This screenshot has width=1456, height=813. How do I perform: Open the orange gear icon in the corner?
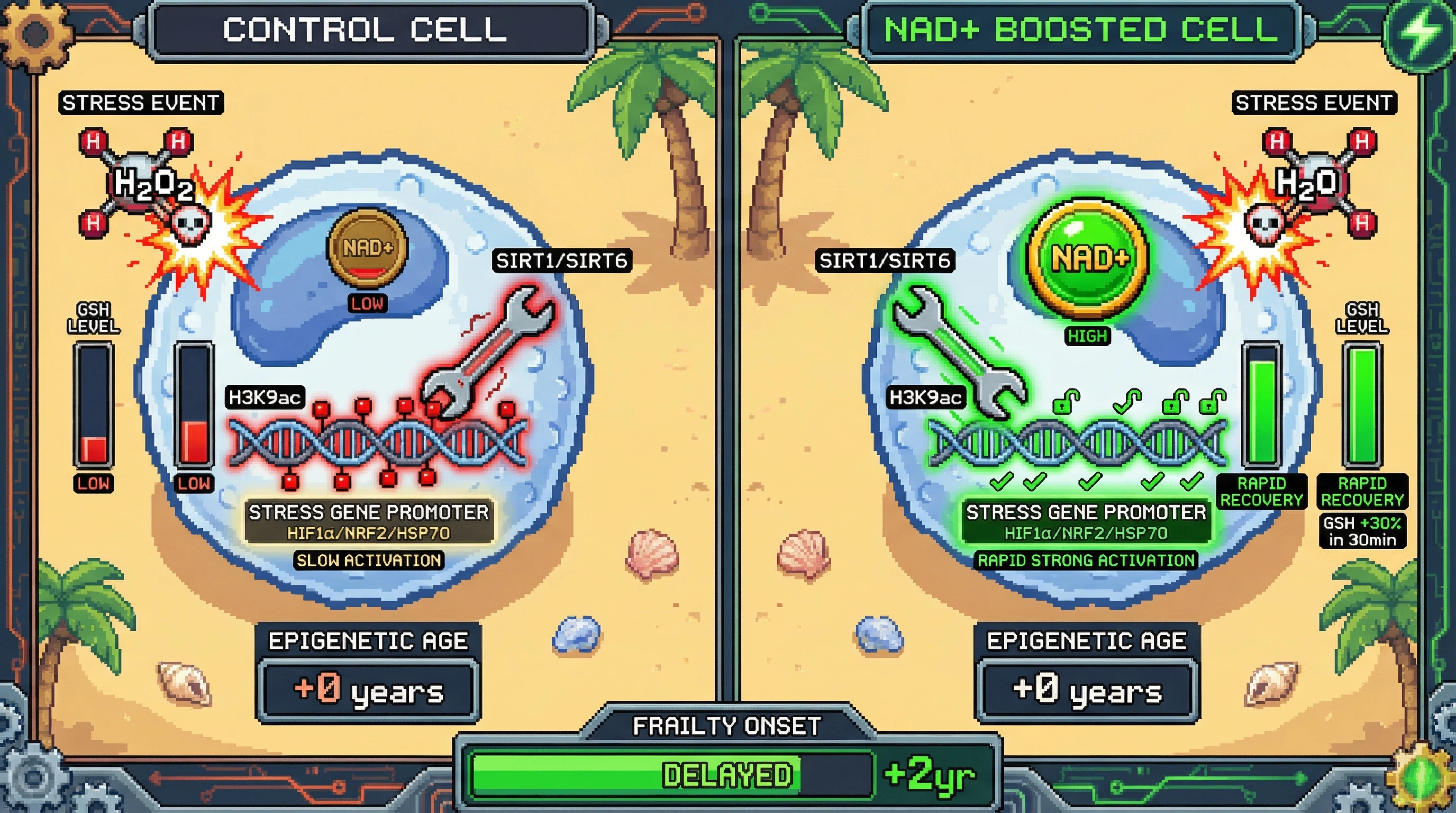(35, 32)
